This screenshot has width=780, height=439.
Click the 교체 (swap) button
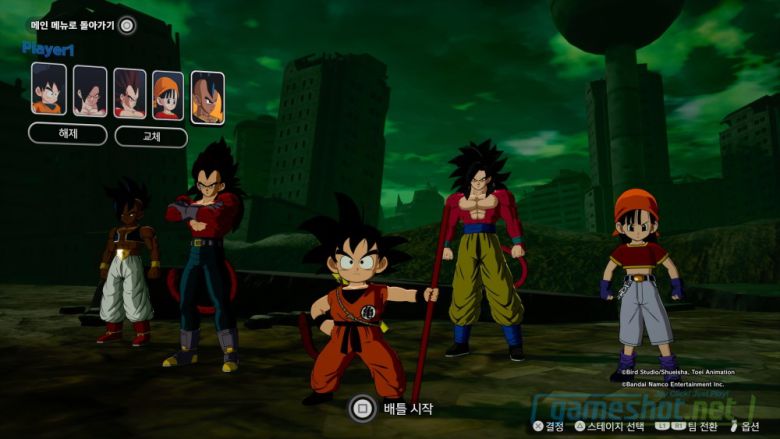[x=151, y=137]
